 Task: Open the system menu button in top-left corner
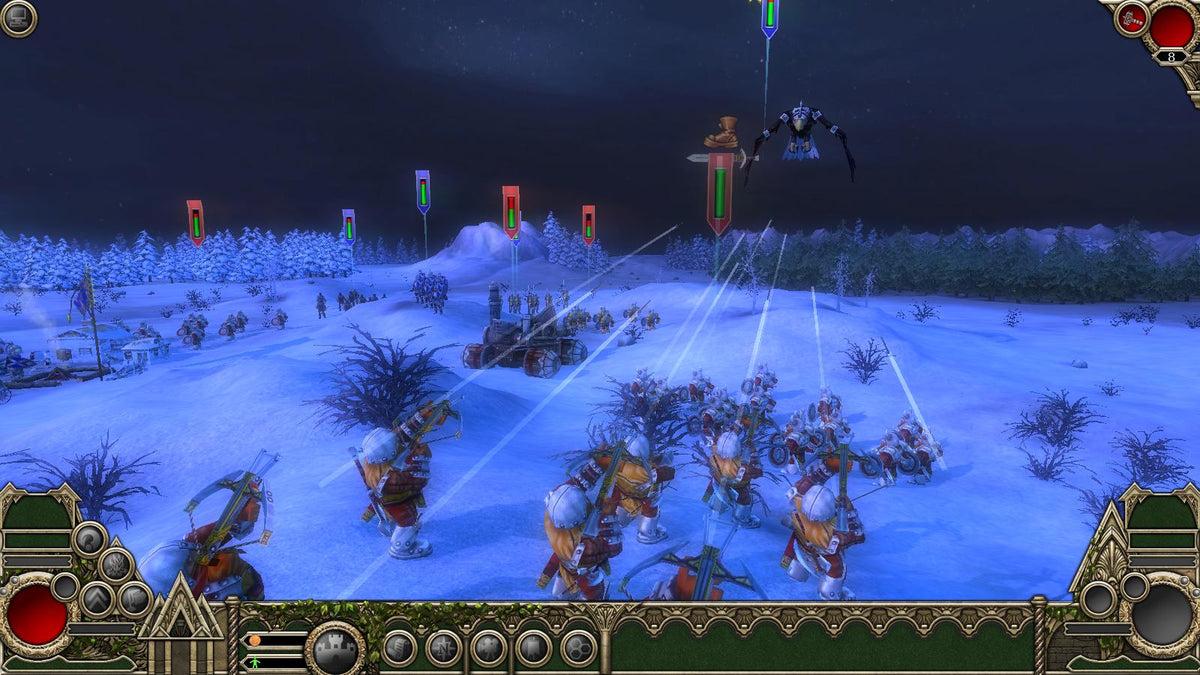click(18, 18)
